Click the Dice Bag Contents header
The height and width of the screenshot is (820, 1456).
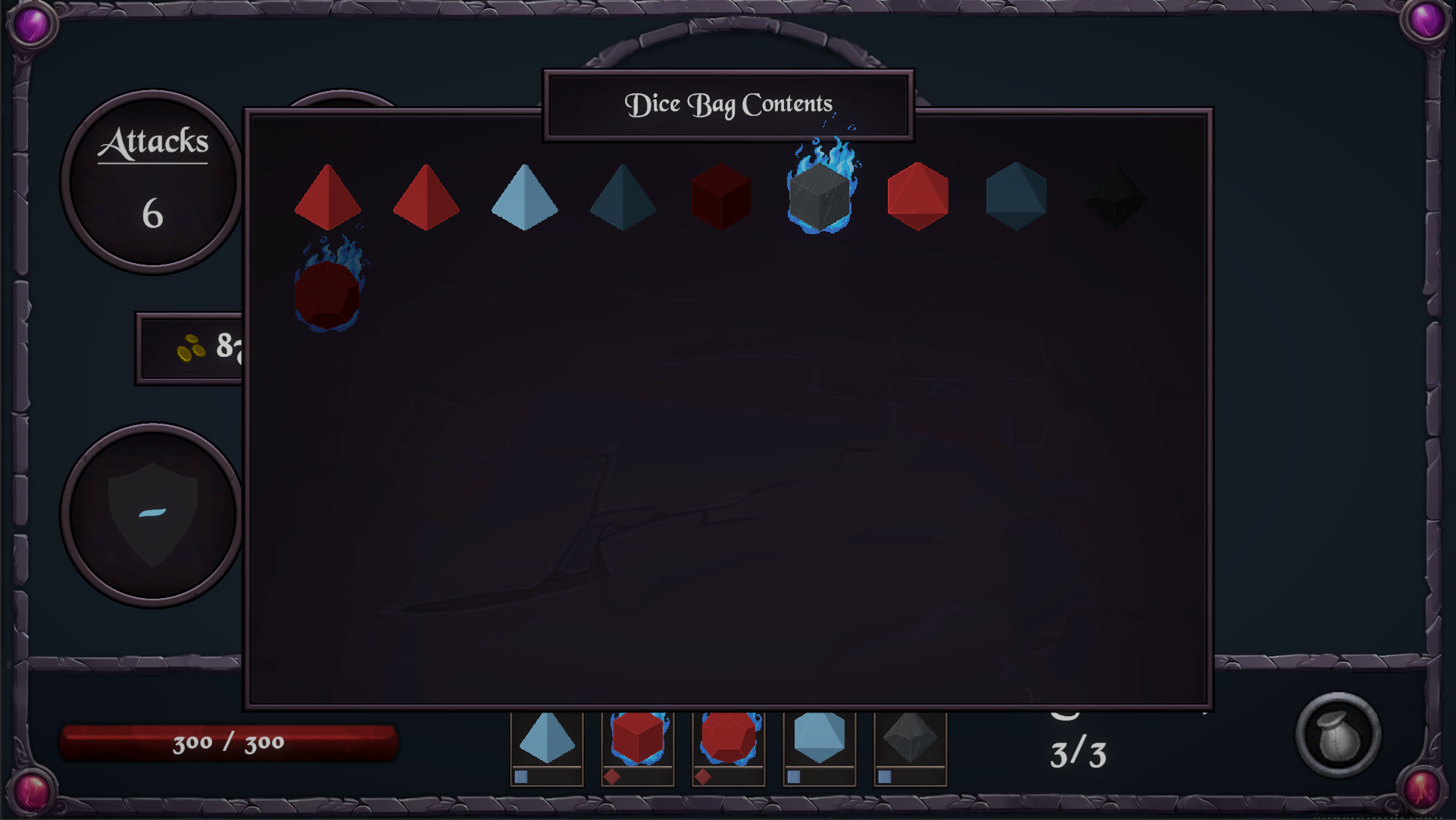(x=727, y=104)
